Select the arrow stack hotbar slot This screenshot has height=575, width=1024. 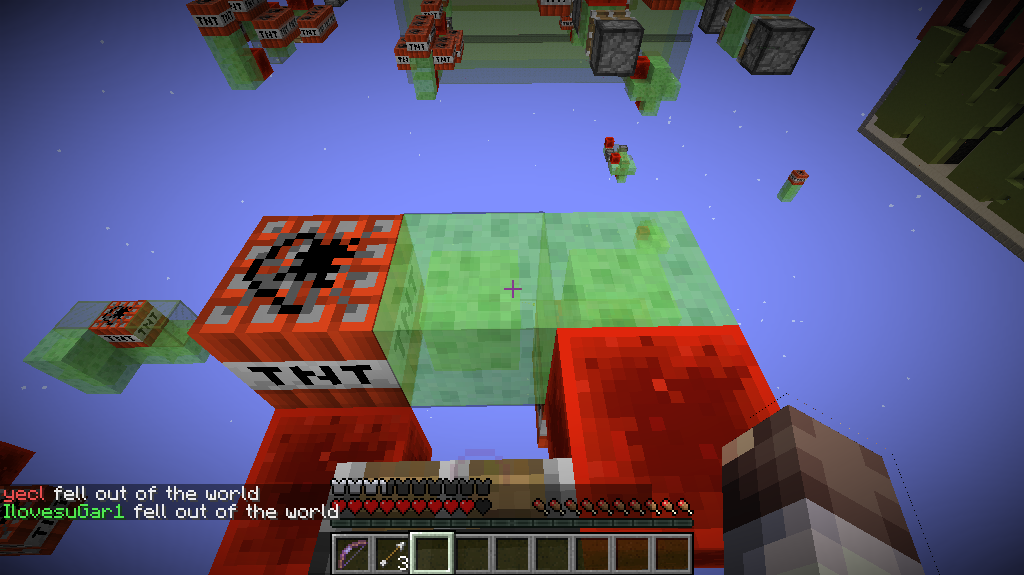[392, 553]
